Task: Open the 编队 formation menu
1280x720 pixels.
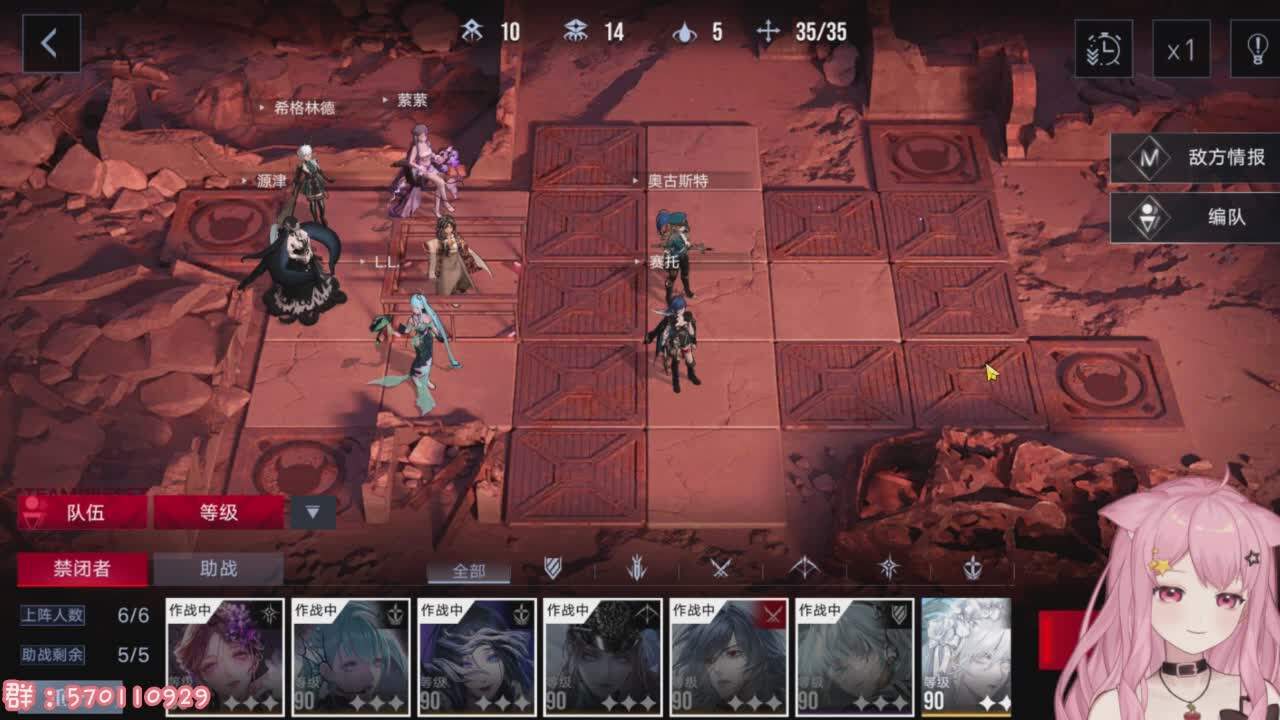Action: (1196, 217)
